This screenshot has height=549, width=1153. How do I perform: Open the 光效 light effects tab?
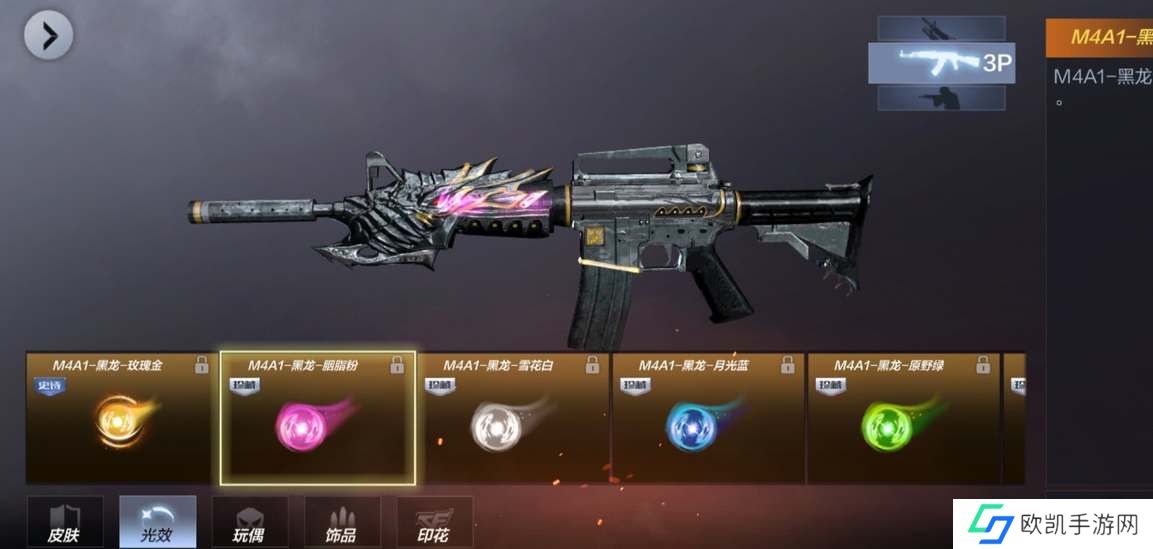tap(157, 522)
